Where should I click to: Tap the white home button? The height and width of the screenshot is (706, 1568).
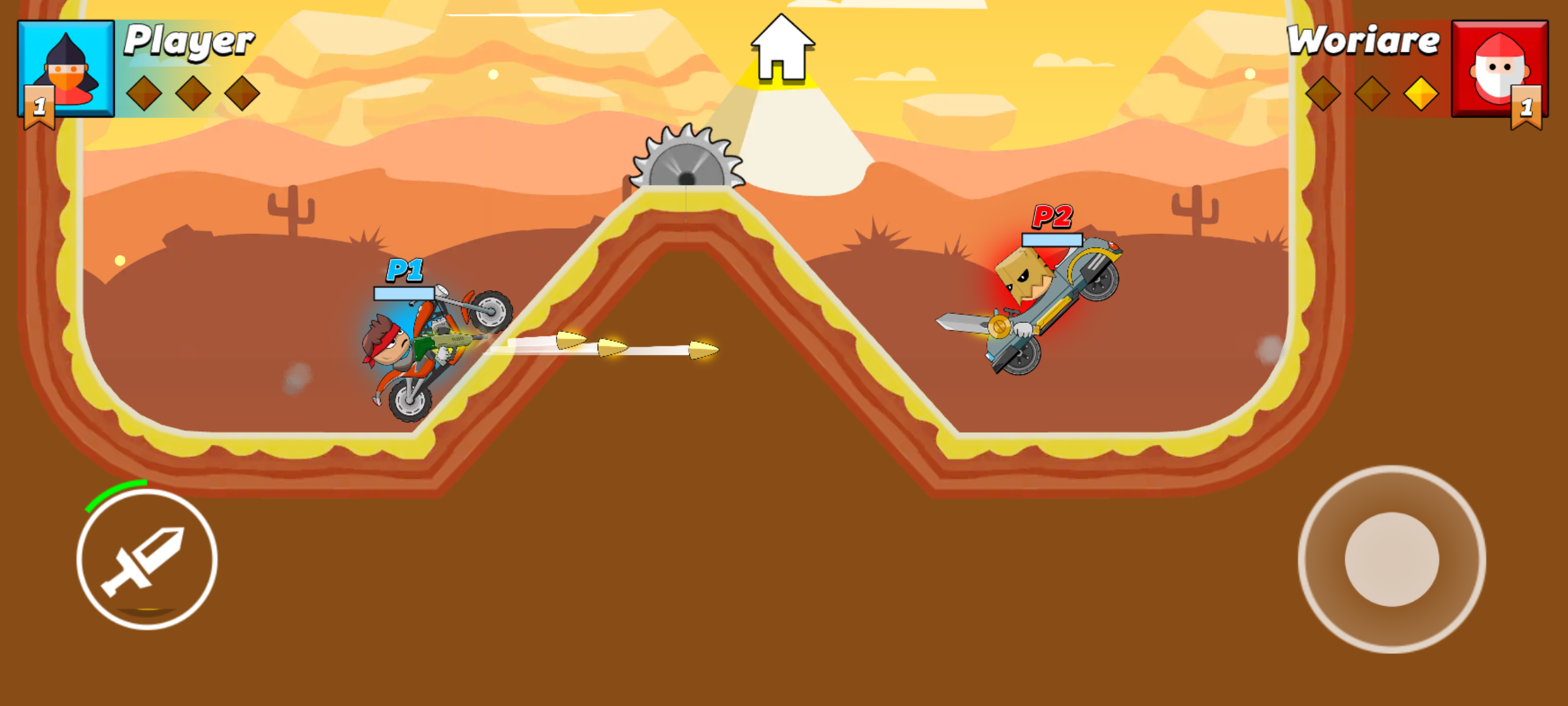[781, 49]
